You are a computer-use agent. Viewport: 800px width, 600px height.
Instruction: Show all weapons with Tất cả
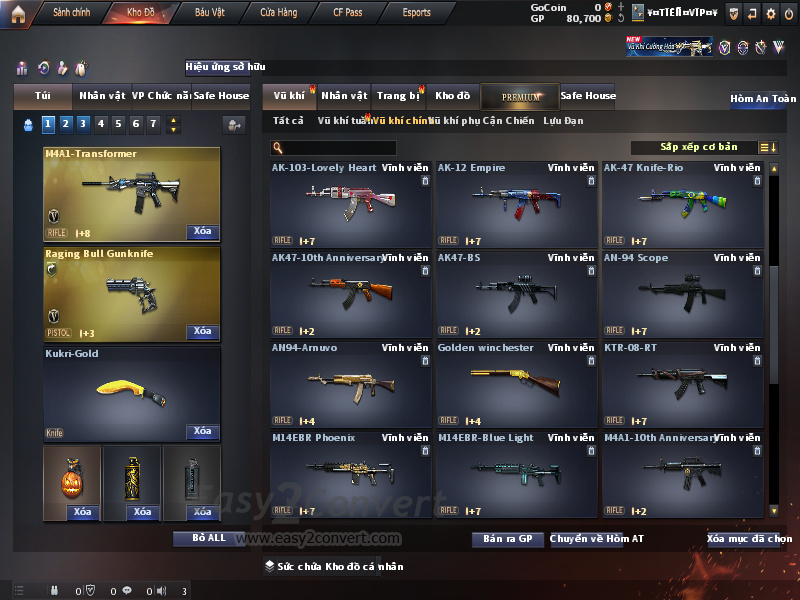pyautogui.click(x=288, y=121)
